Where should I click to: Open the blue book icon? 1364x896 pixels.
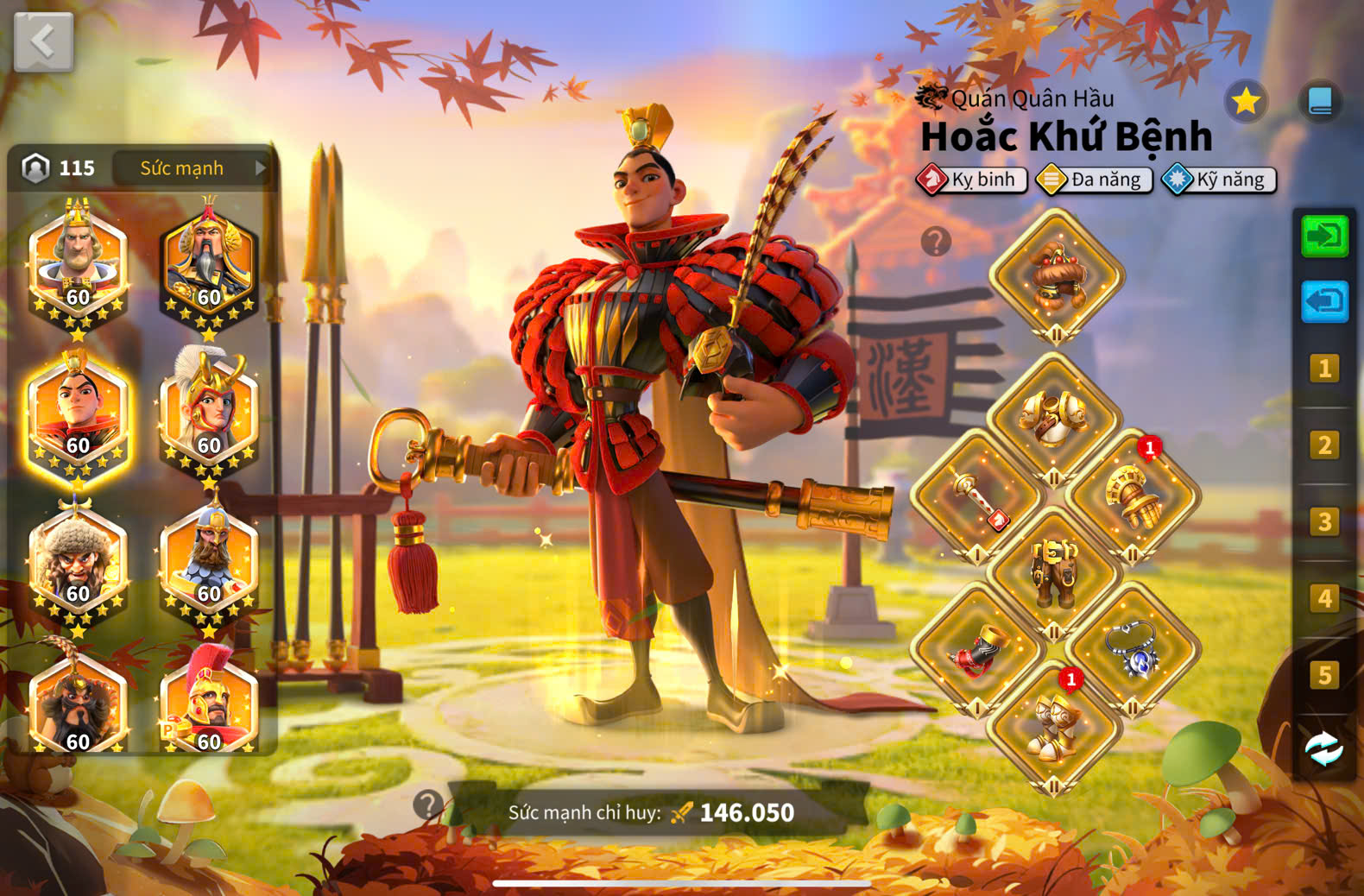[x=1320, y=102]
